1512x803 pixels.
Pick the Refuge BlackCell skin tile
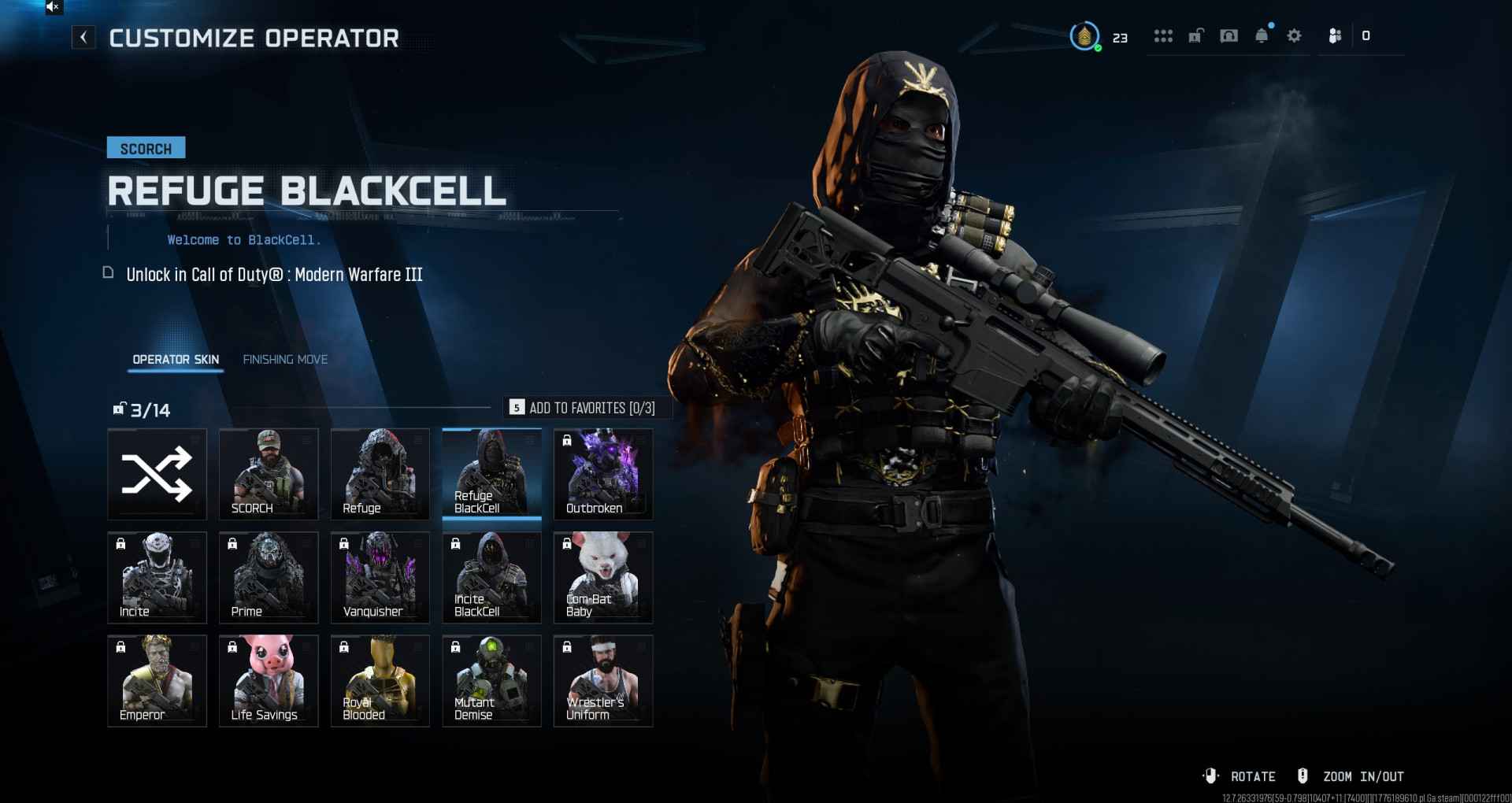click(491, 474)
